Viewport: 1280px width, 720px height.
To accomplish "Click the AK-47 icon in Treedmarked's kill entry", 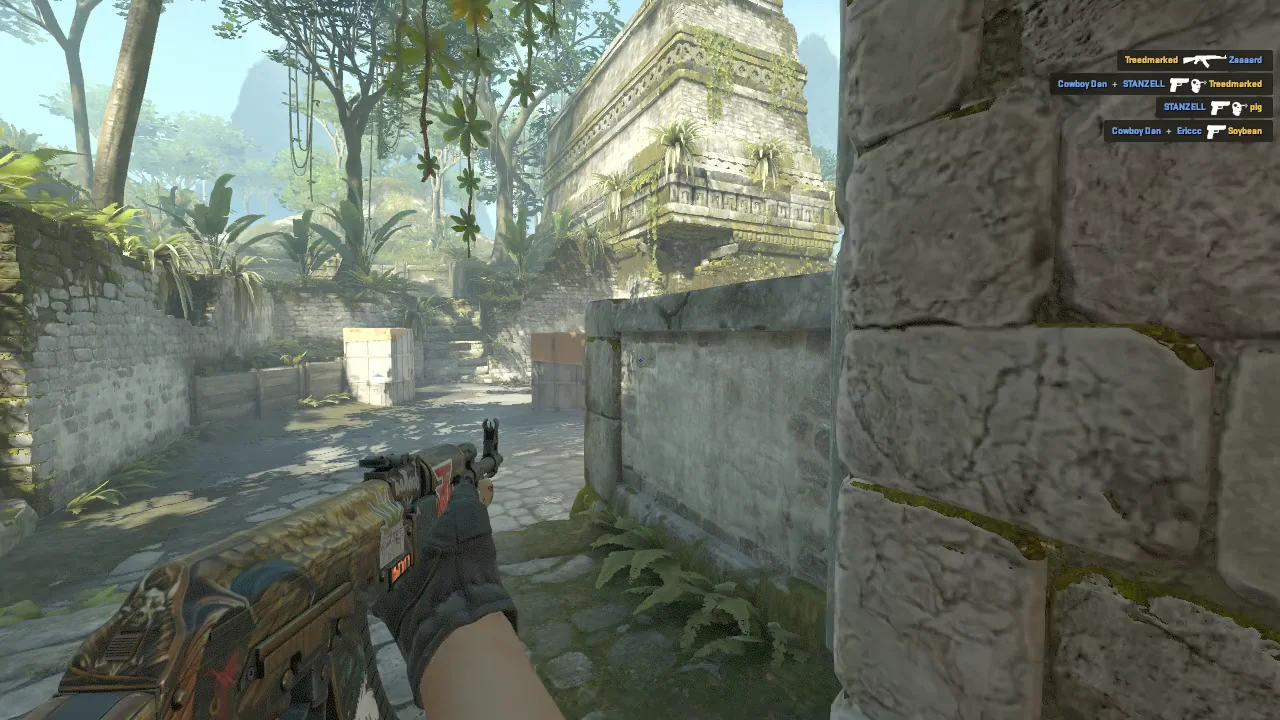I will click(x=1205, y=60).
